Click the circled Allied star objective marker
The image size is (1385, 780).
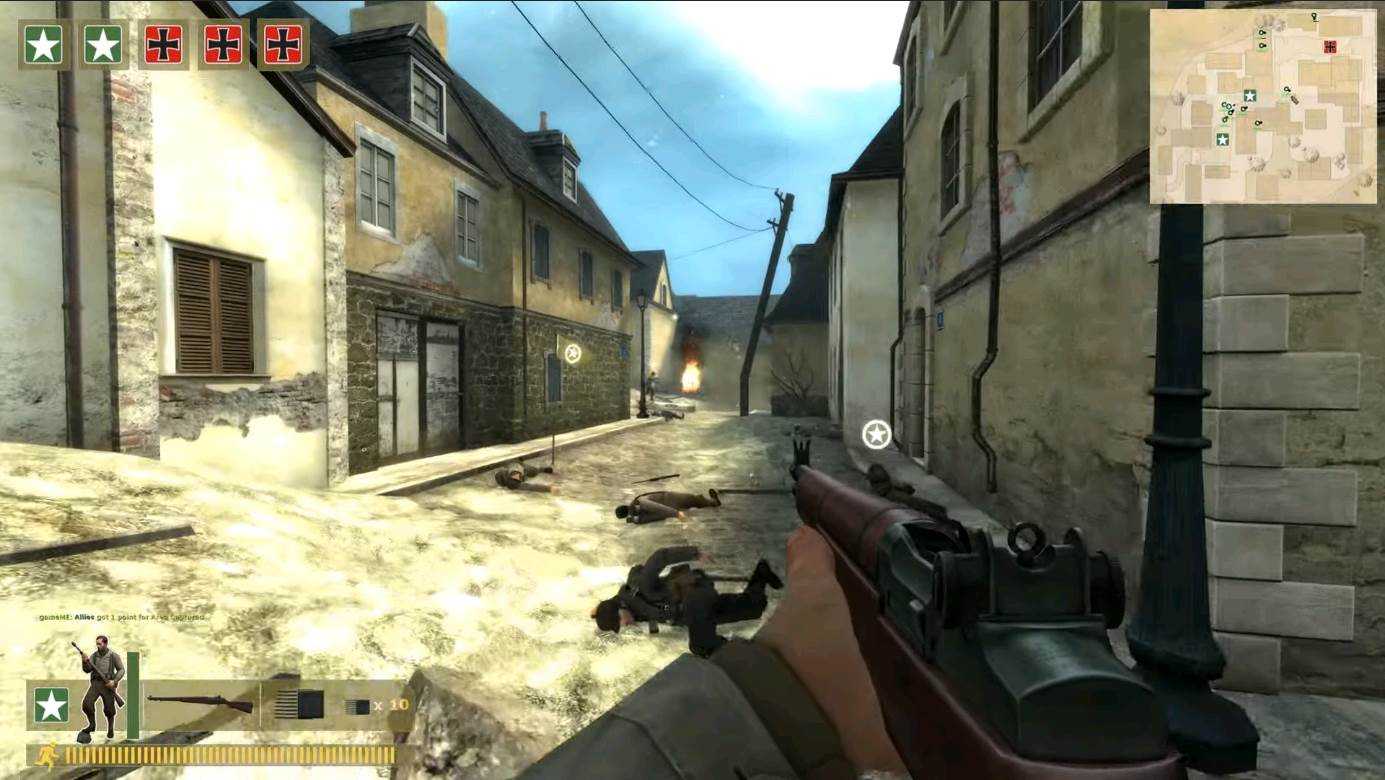click(x=876, y=434)
